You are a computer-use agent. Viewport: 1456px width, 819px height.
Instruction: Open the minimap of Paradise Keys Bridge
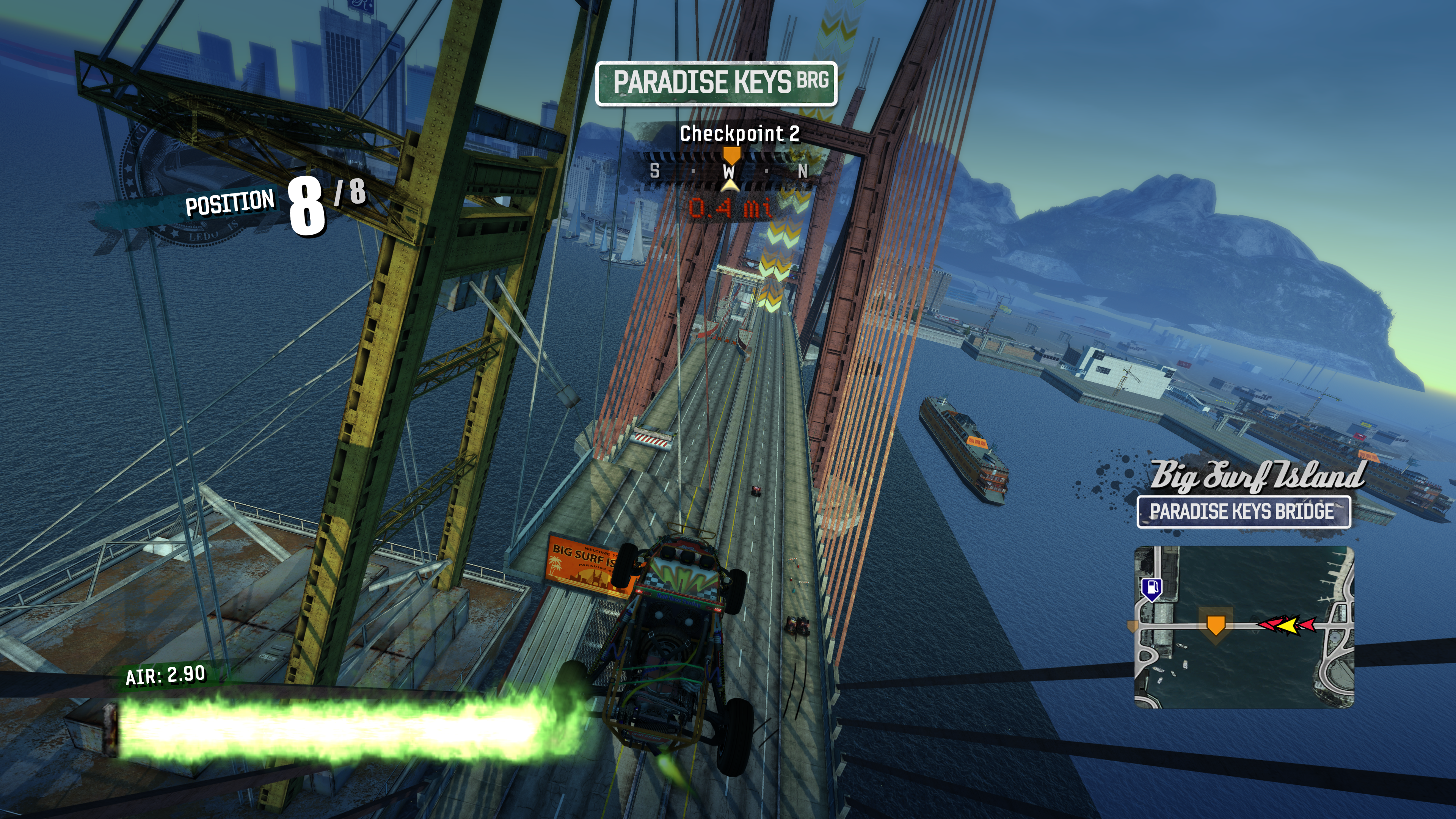coord(1244,628)
